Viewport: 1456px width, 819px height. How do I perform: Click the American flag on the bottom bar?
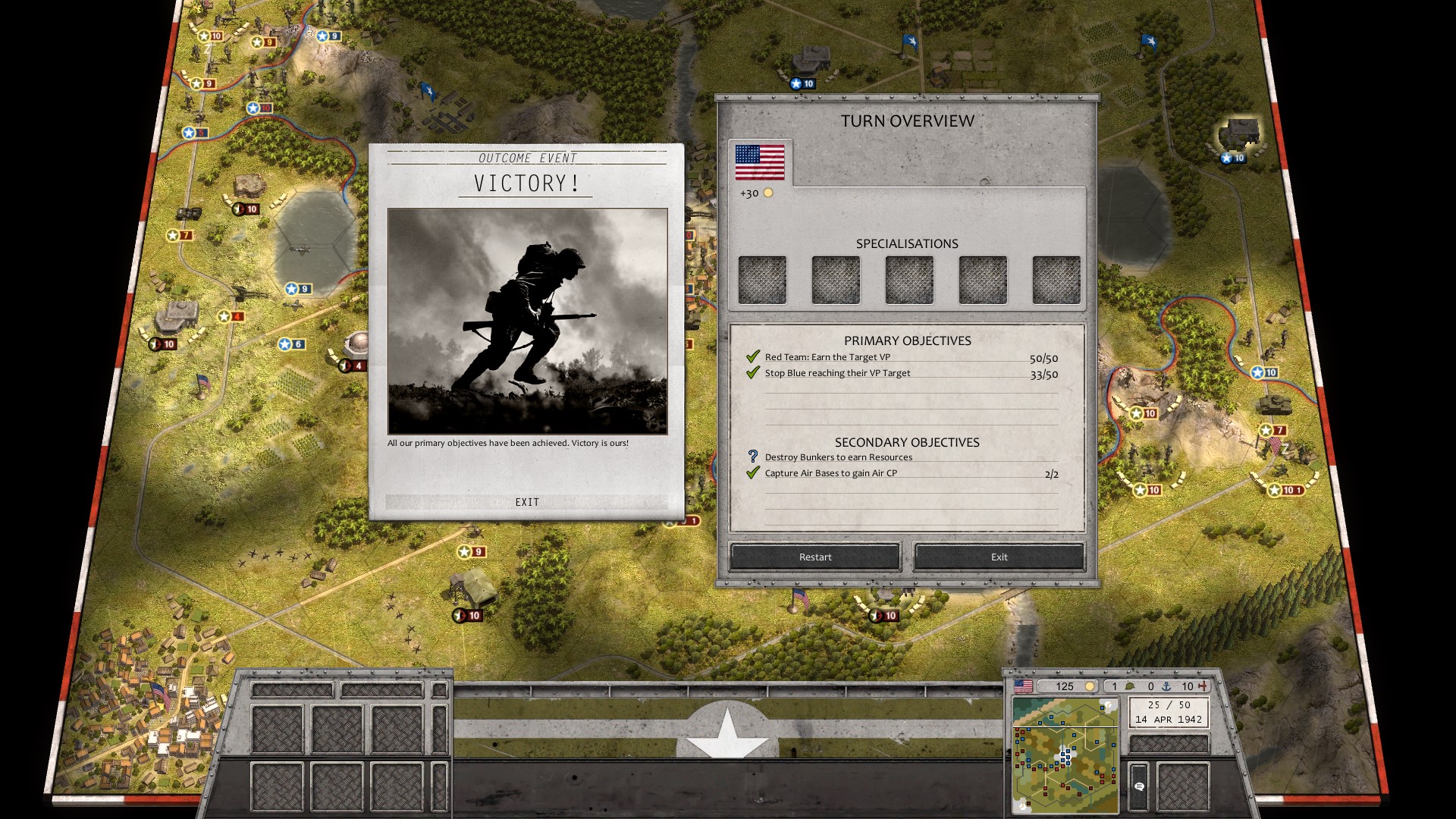click(1024, 686)
